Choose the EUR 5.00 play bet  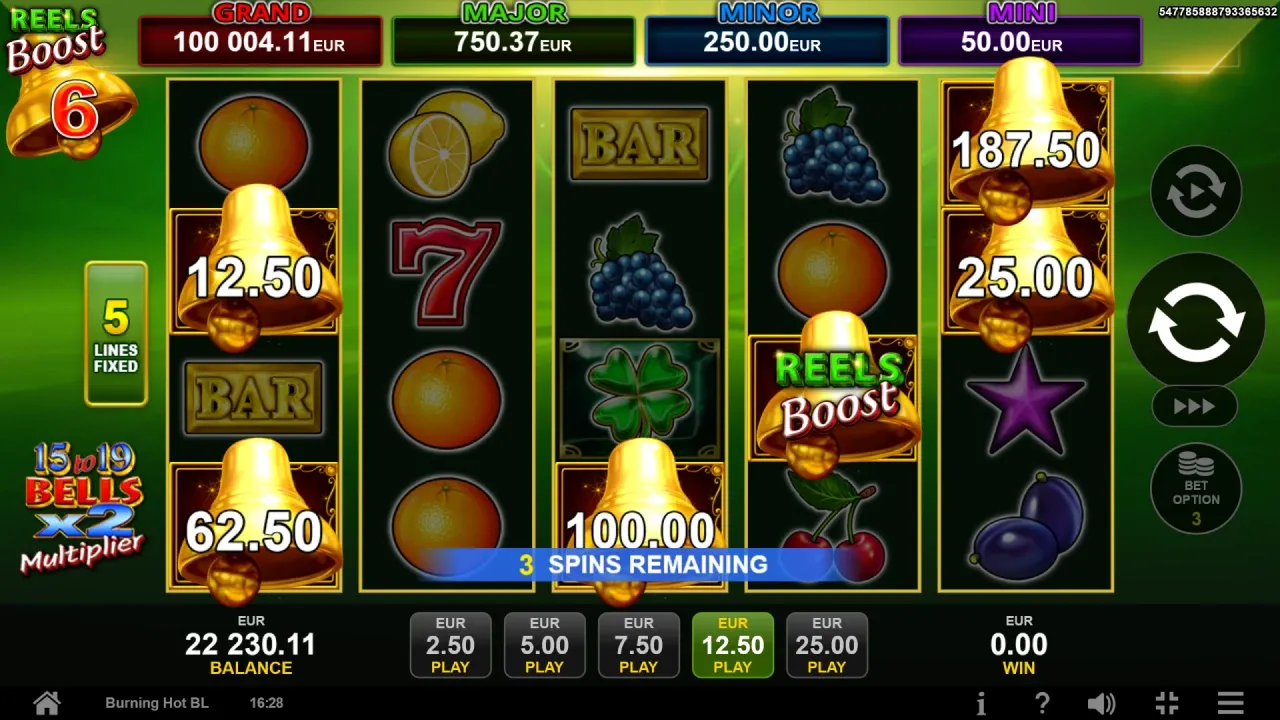pos(544,645)
